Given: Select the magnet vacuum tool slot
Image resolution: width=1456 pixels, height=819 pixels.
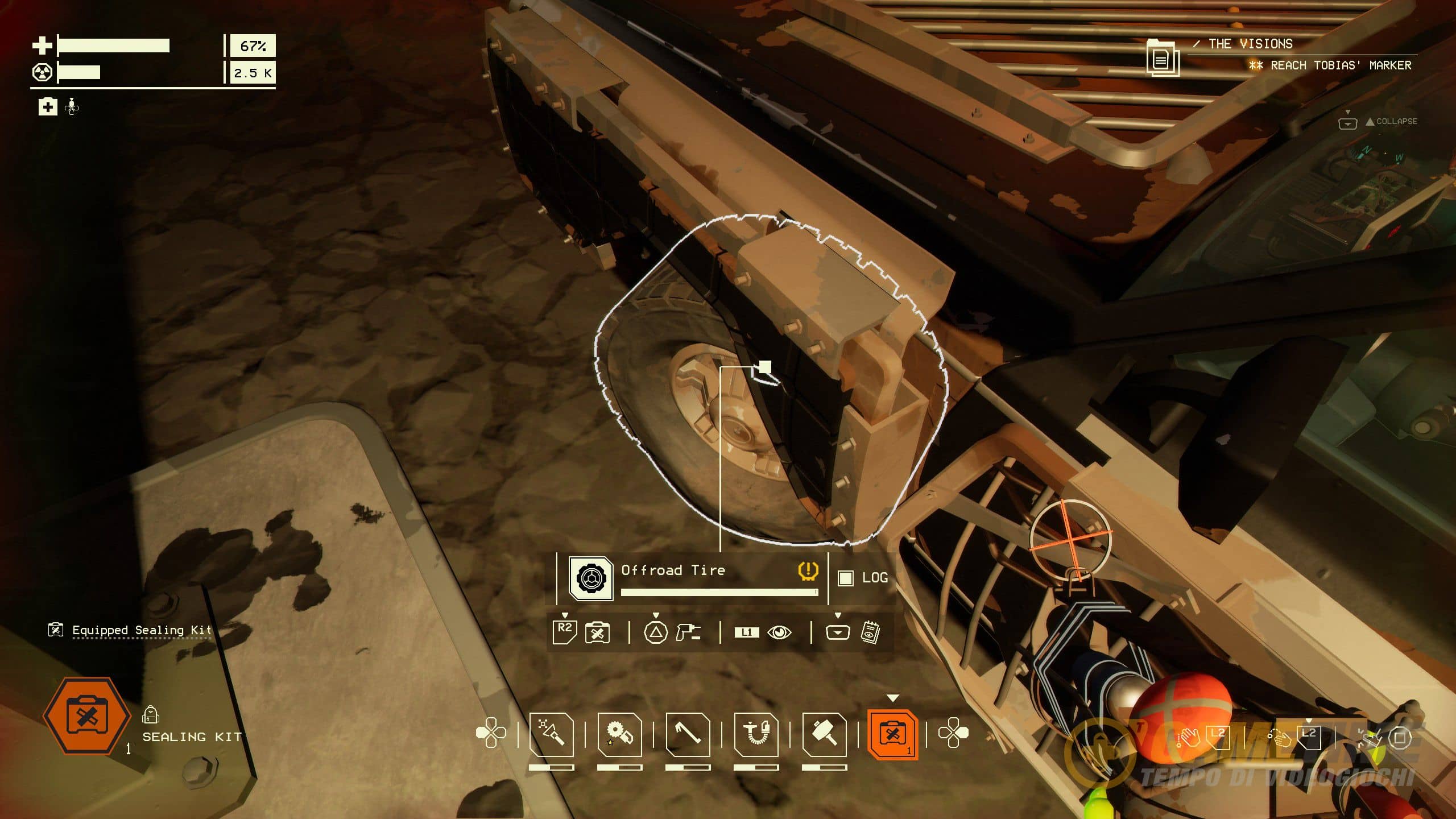Looking at the screenshot, I should point(756,735).
